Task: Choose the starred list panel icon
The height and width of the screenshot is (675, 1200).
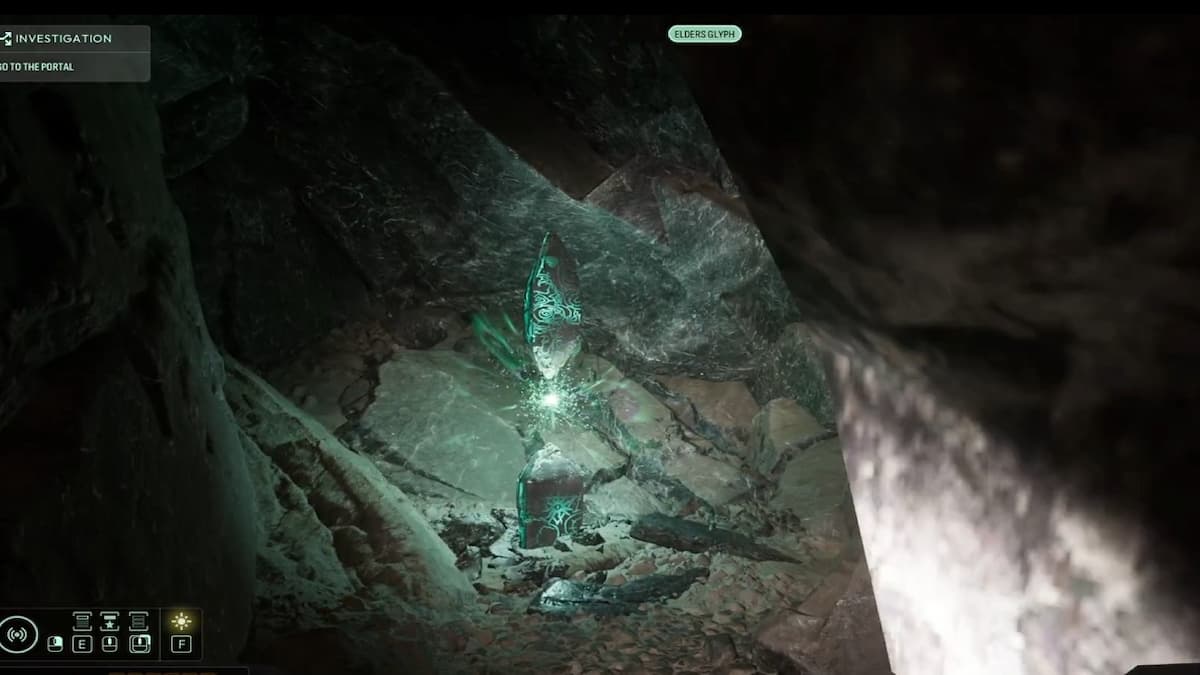Action: pyautogui.click(x=110, y=622)
